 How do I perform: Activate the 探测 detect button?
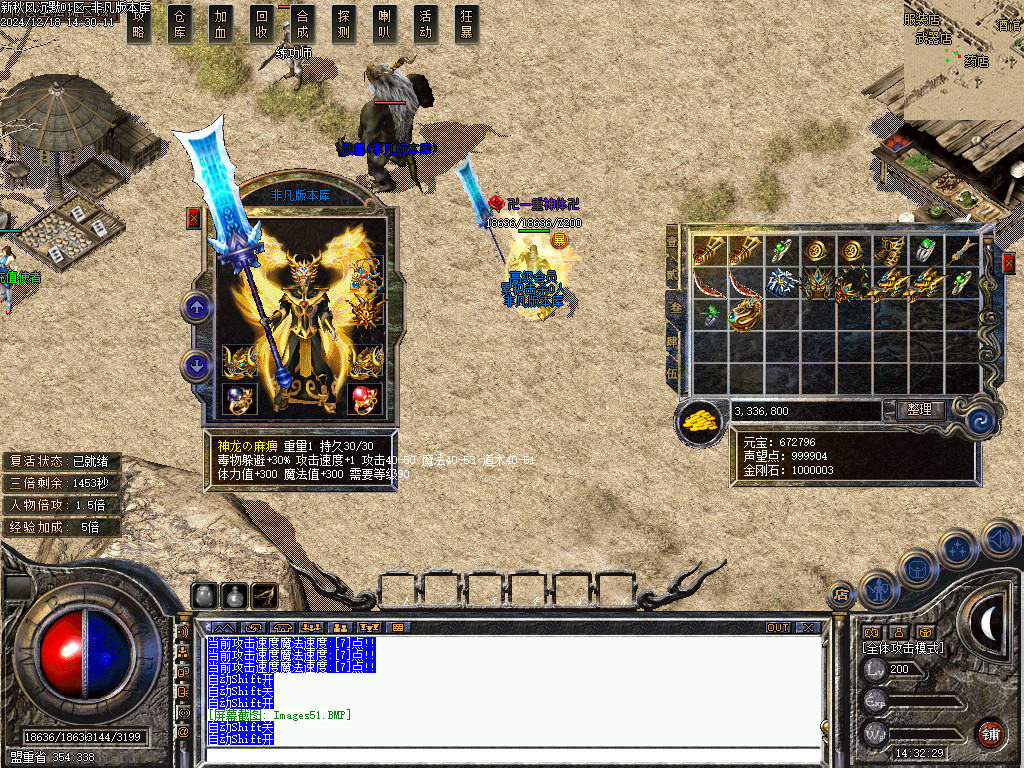click(x=344, y=24)
